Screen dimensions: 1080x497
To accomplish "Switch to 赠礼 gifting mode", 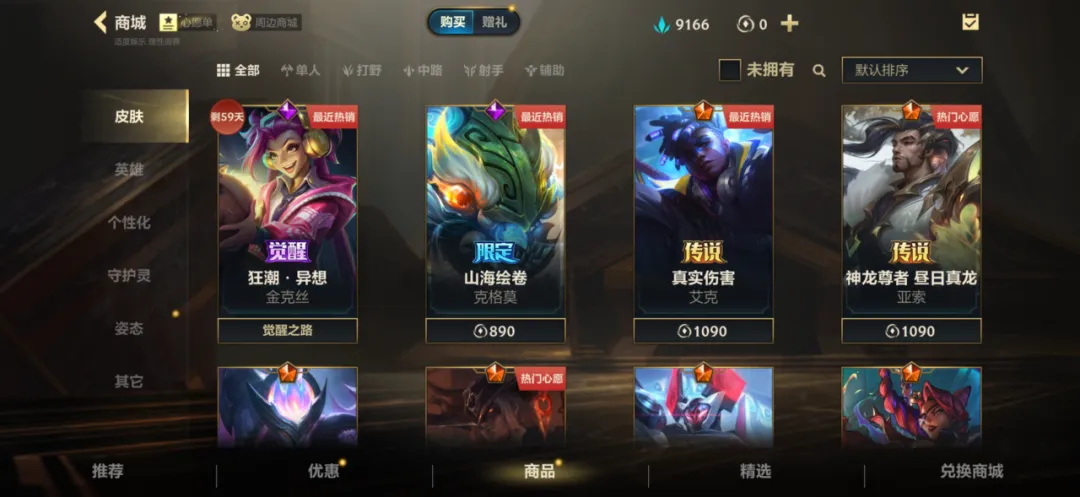I will coord(495,22).
